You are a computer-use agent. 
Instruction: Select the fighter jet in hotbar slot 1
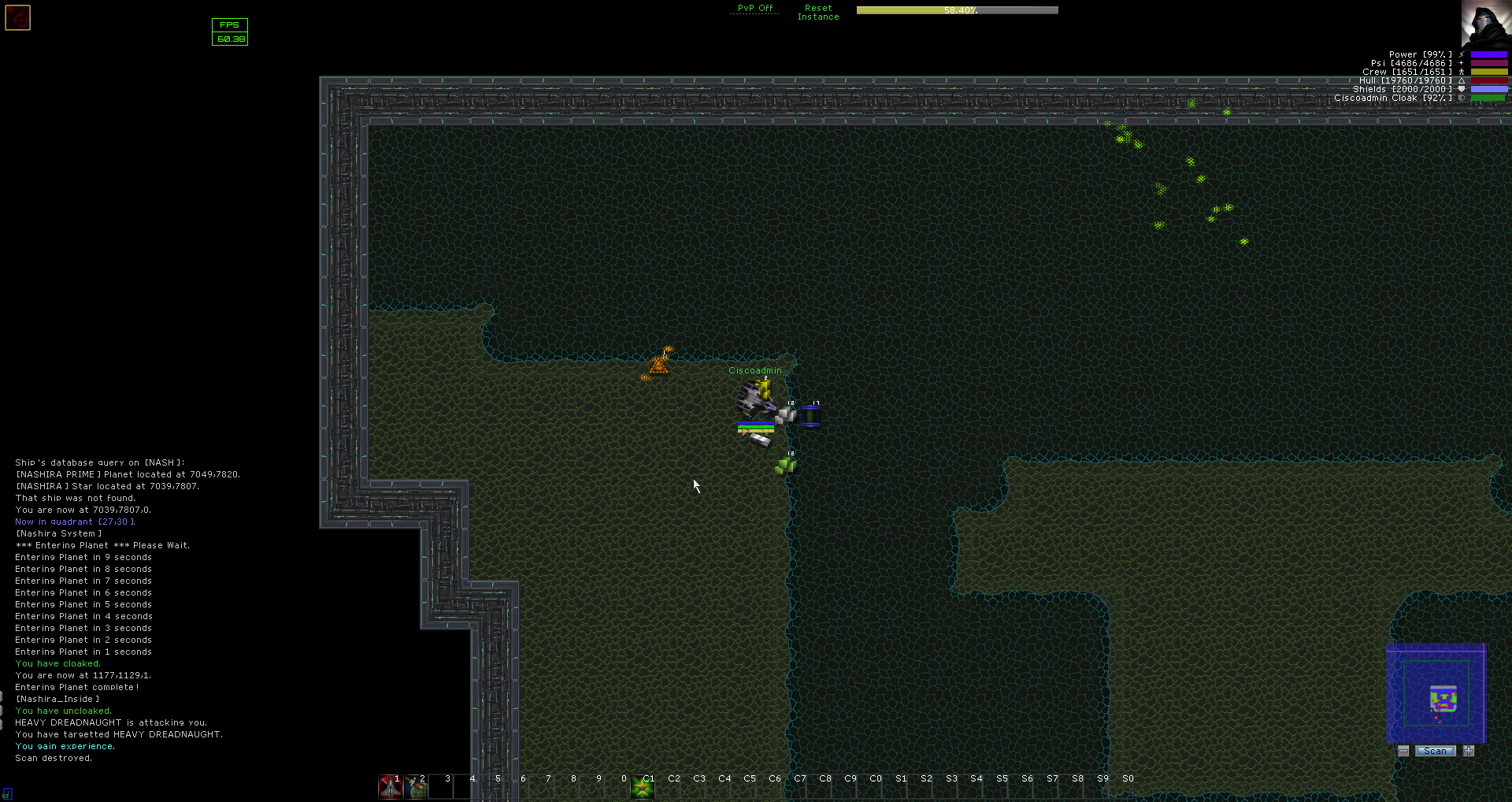[x=390, y=786]
